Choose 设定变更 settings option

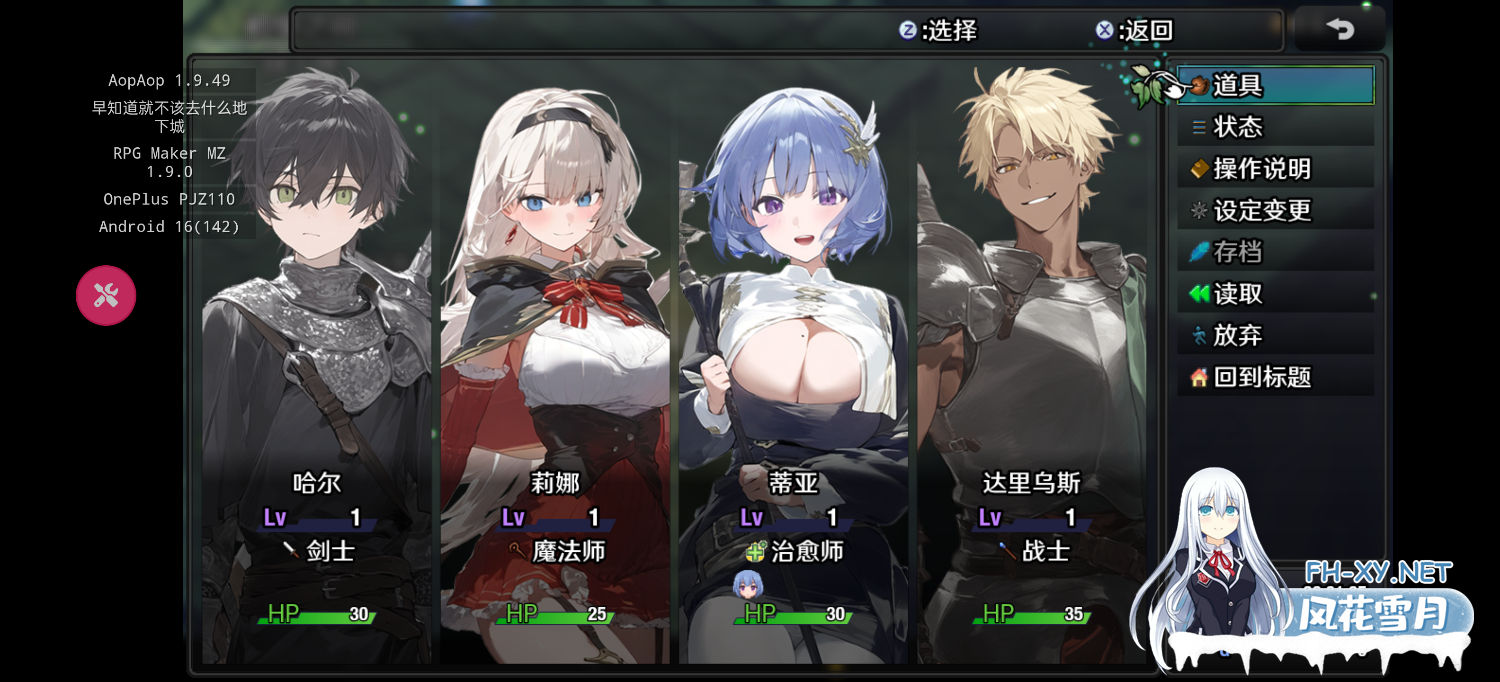point(1275,211)
